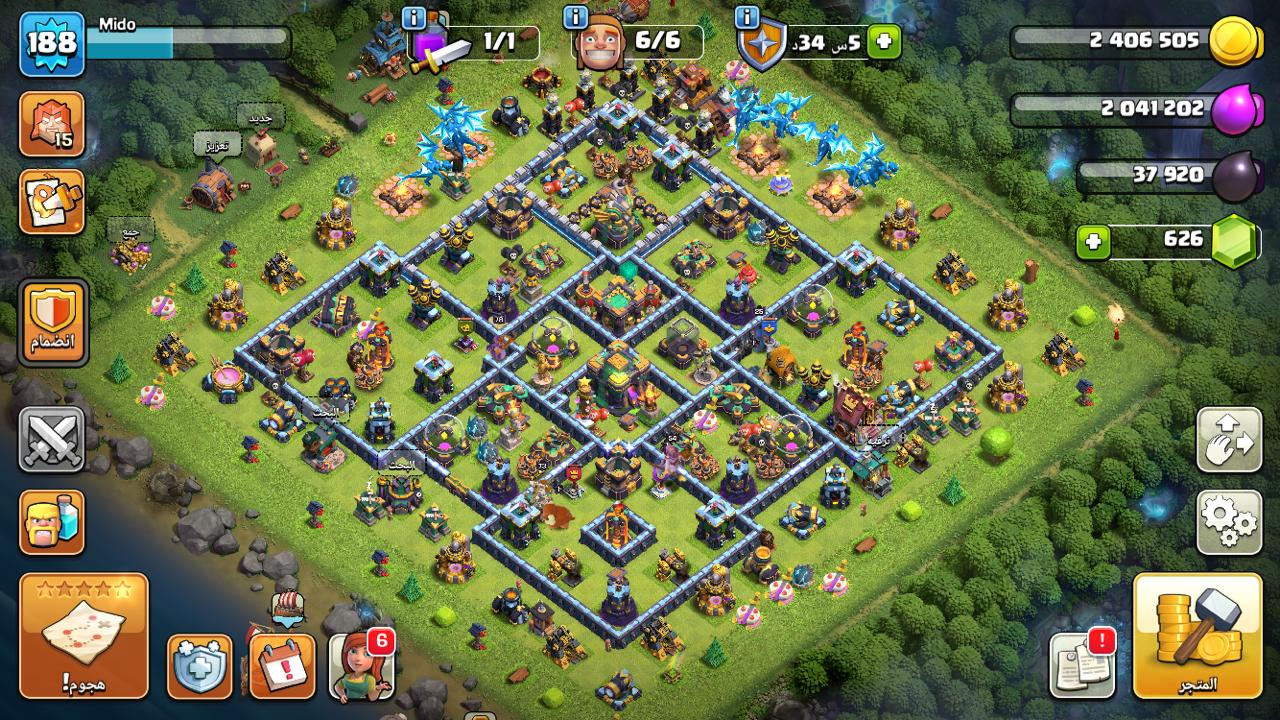Show info for the 1/1 sword counter
This screenshot has width=1280, height=720.
tap(414, 18)
